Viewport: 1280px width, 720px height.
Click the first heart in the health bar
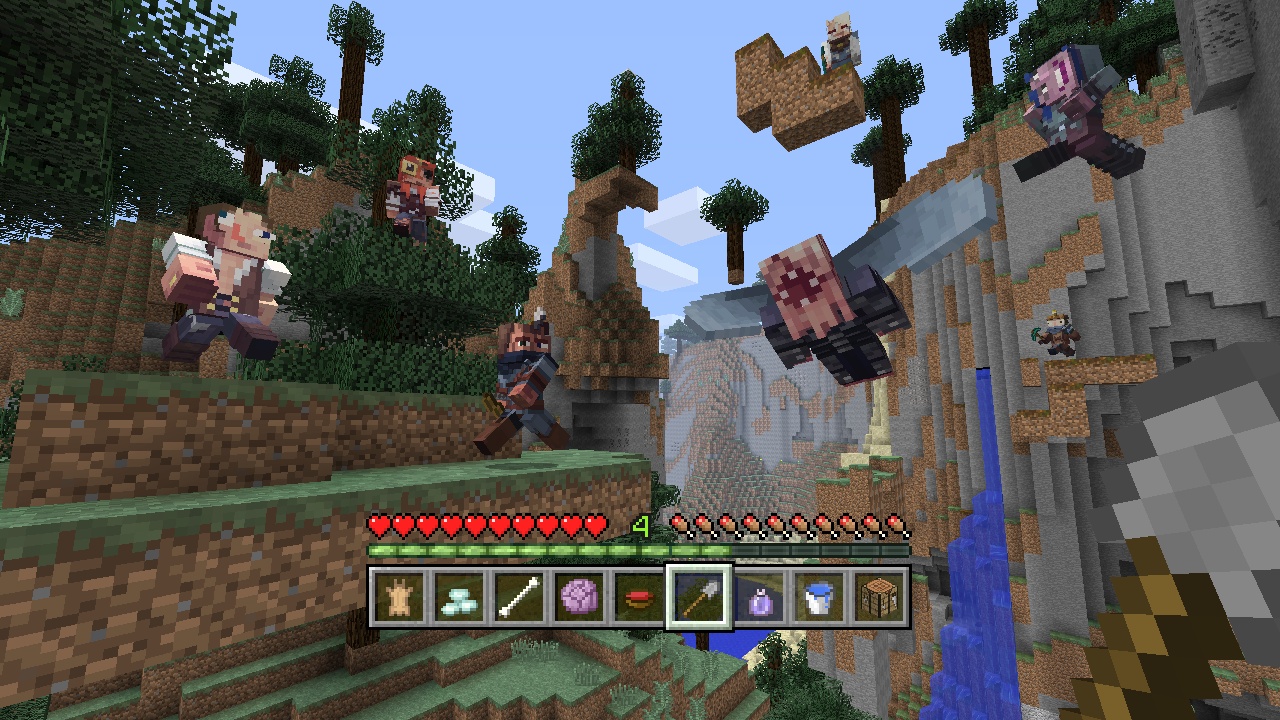pos(377,523)
